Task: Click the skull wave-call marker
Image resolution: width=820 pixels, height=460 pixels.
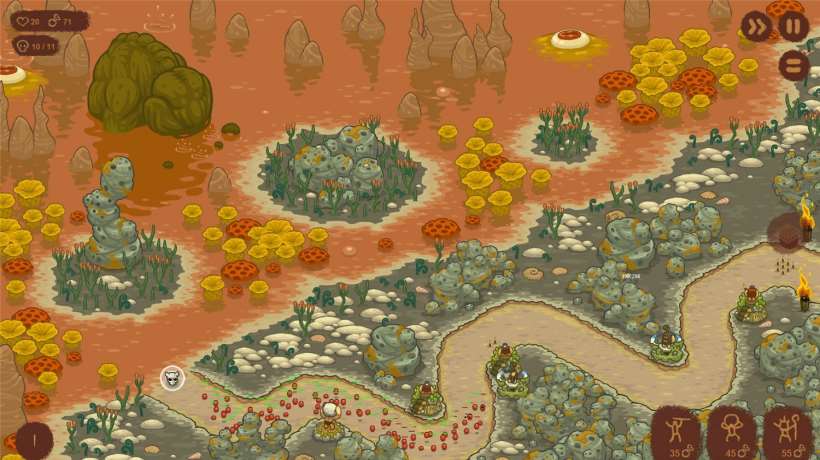Action: tap(172, 378)
